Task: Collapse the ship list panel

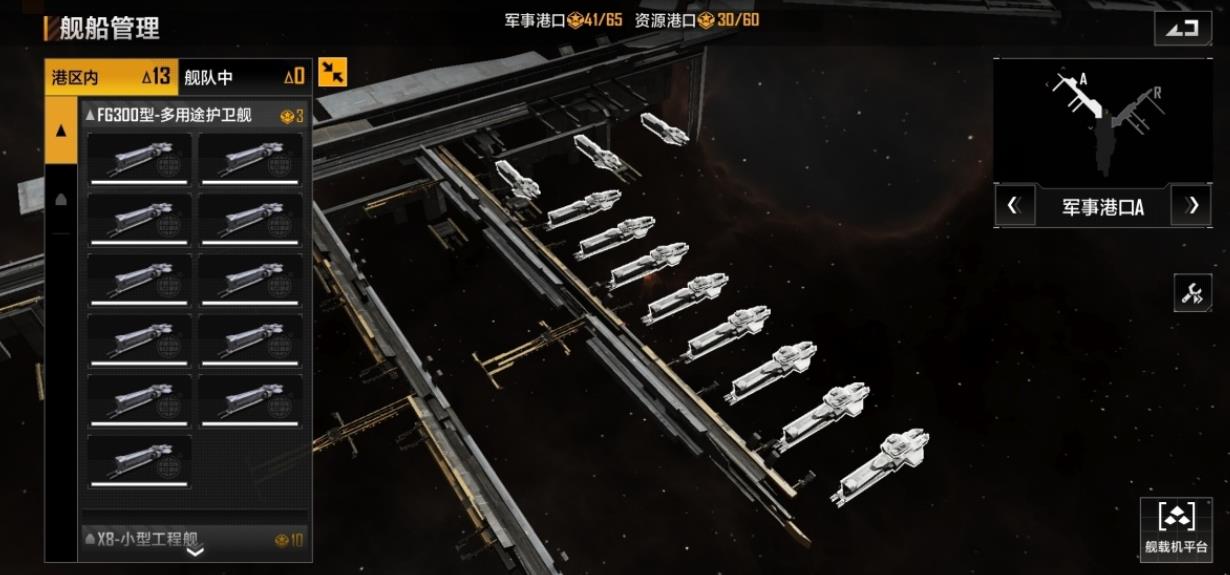Action: click(333, 72)
